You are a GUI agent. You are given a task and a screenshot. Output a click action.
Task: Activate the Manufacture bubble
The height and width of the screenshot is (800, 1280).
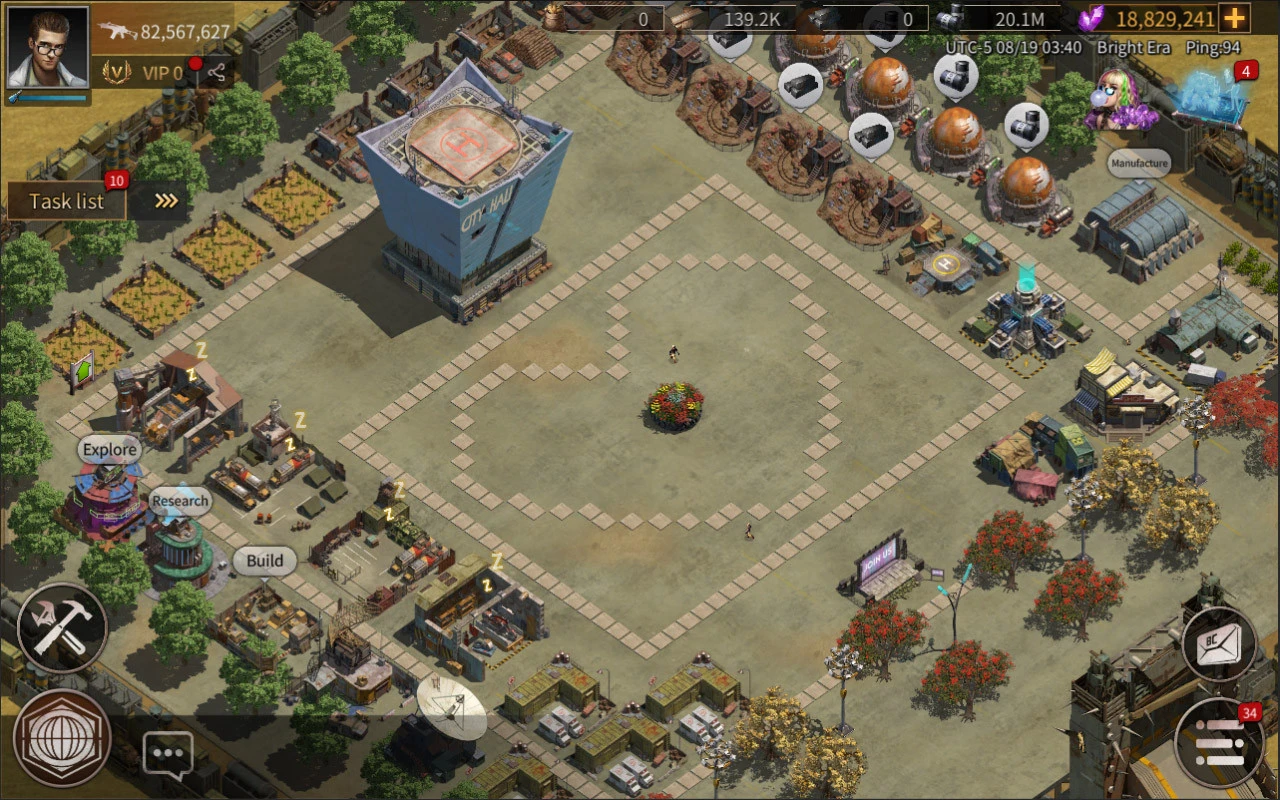[x=1139, y=163]
